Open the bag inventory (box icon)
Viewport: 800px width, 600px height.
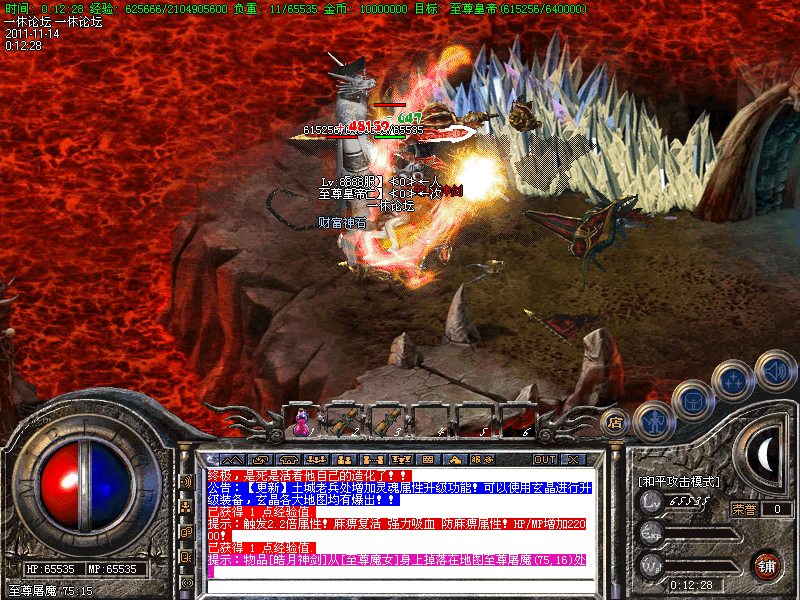pyautogui.click(x=692, y=400)
